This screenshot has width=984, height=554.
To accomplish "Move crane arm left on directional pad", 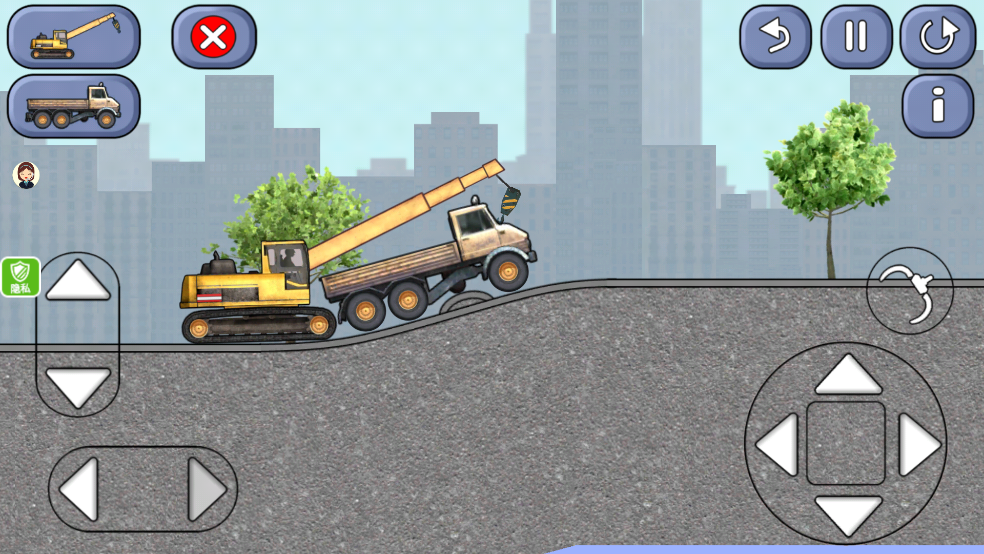I will coord(778,444).
